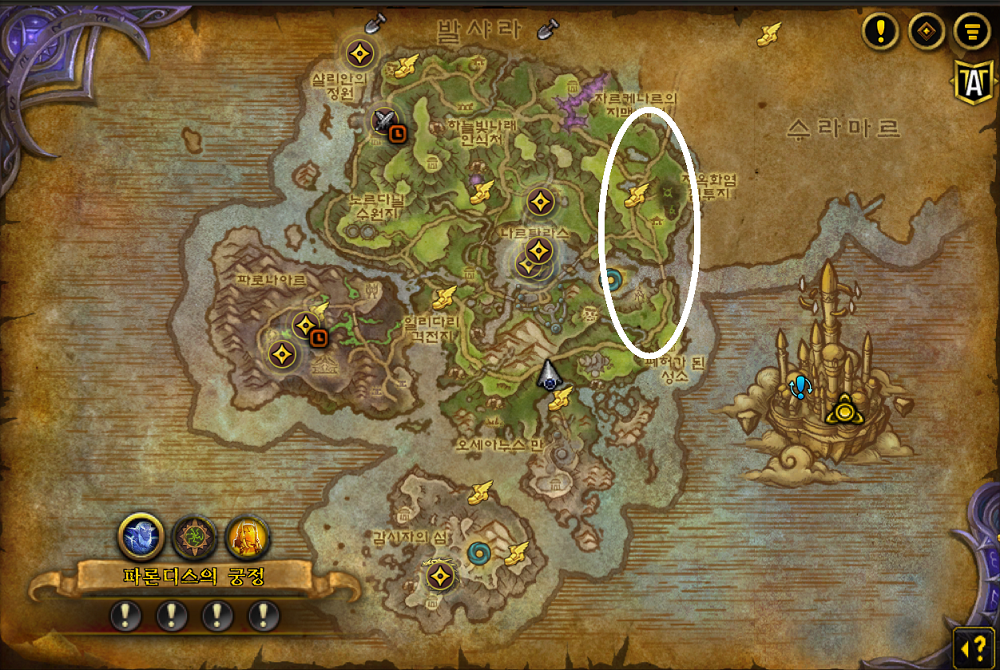Click the dig site shovel right of 발샤라 title
This screenshot has height=670, width=1000.
547,28
